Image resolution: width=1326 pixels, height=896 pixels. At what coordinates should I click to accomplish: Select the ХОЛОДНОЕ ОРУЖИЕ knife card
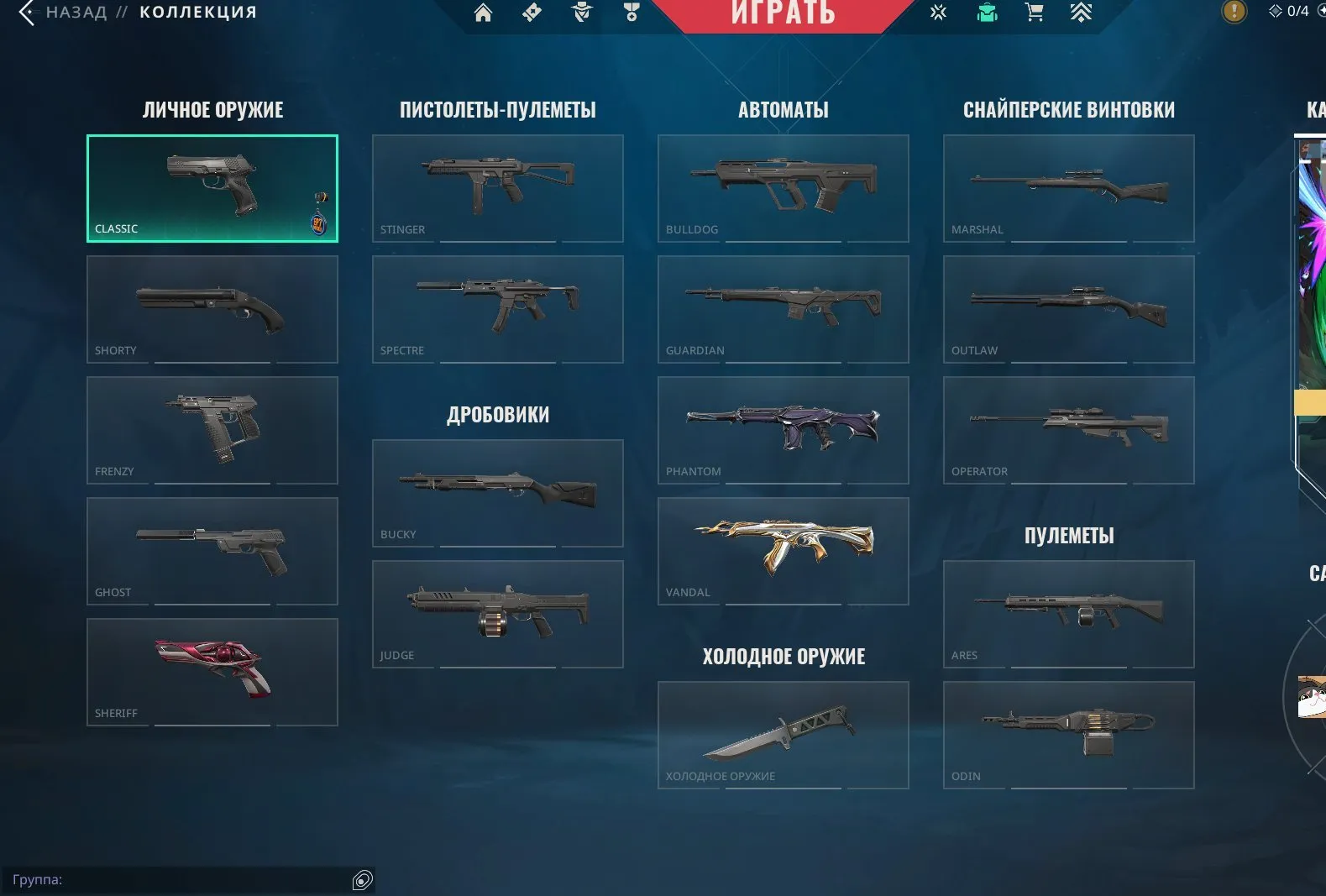(784, 735)
